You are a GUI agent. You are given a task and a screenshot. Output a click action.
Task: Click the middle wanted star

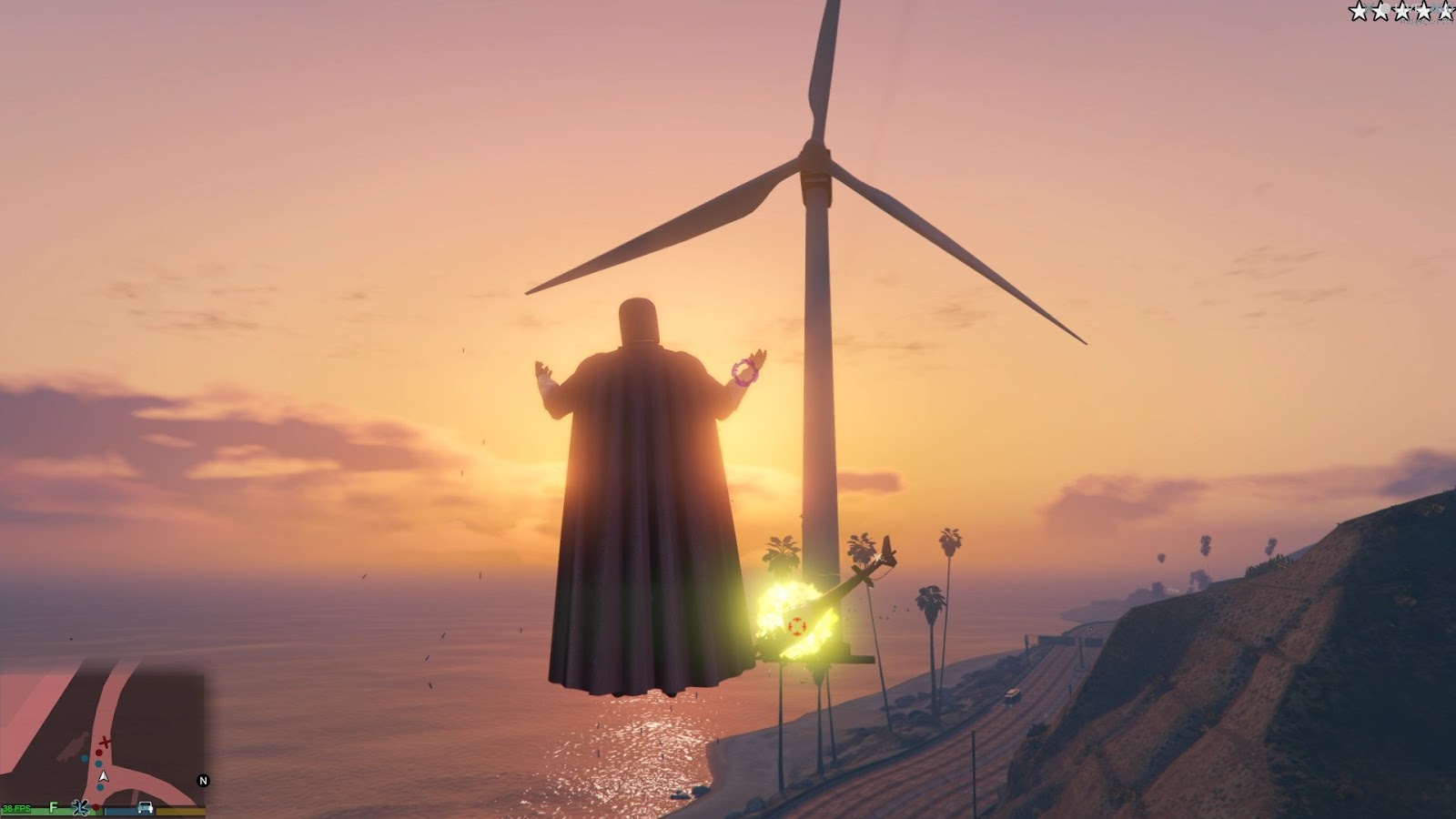(1403, 12)
